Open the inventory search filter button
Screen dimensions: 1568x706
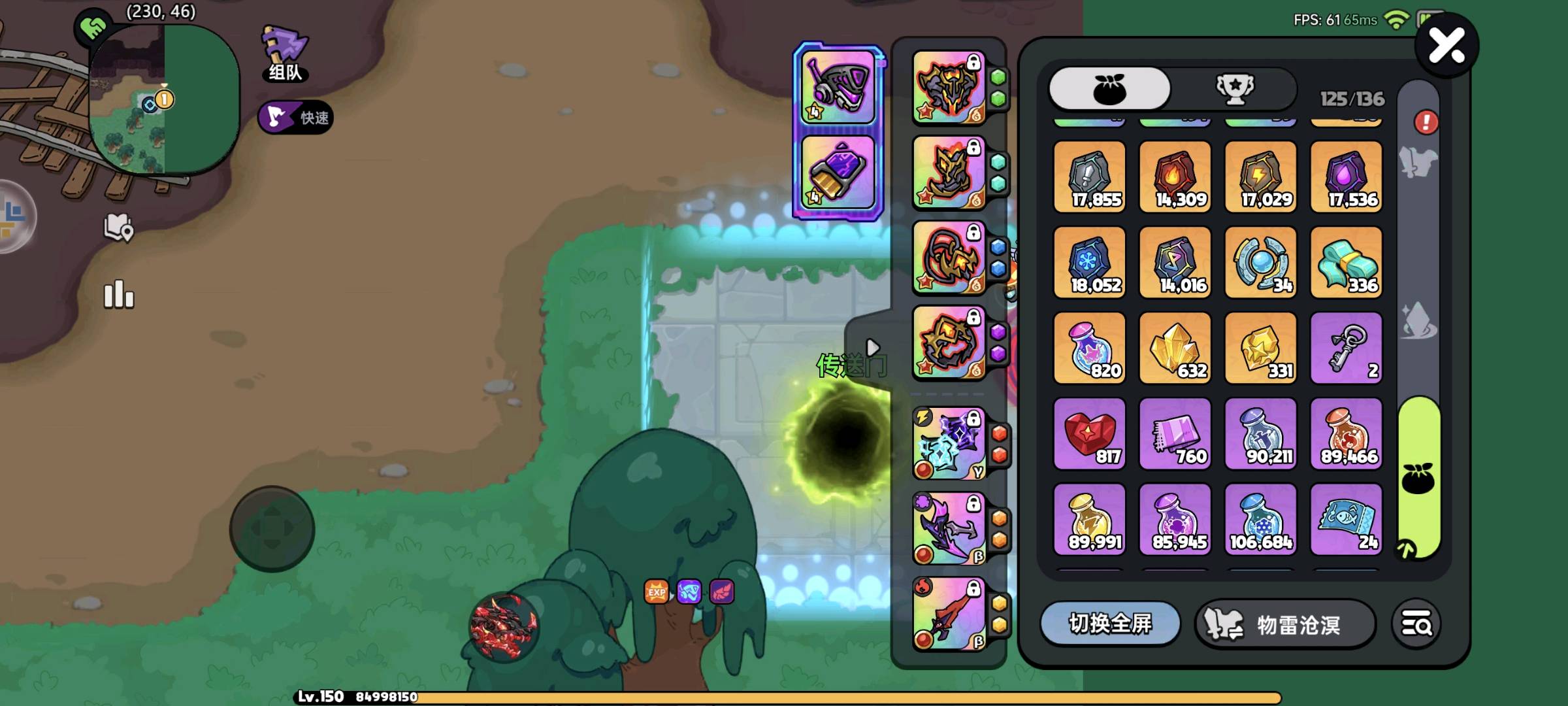click(1416, 625)
